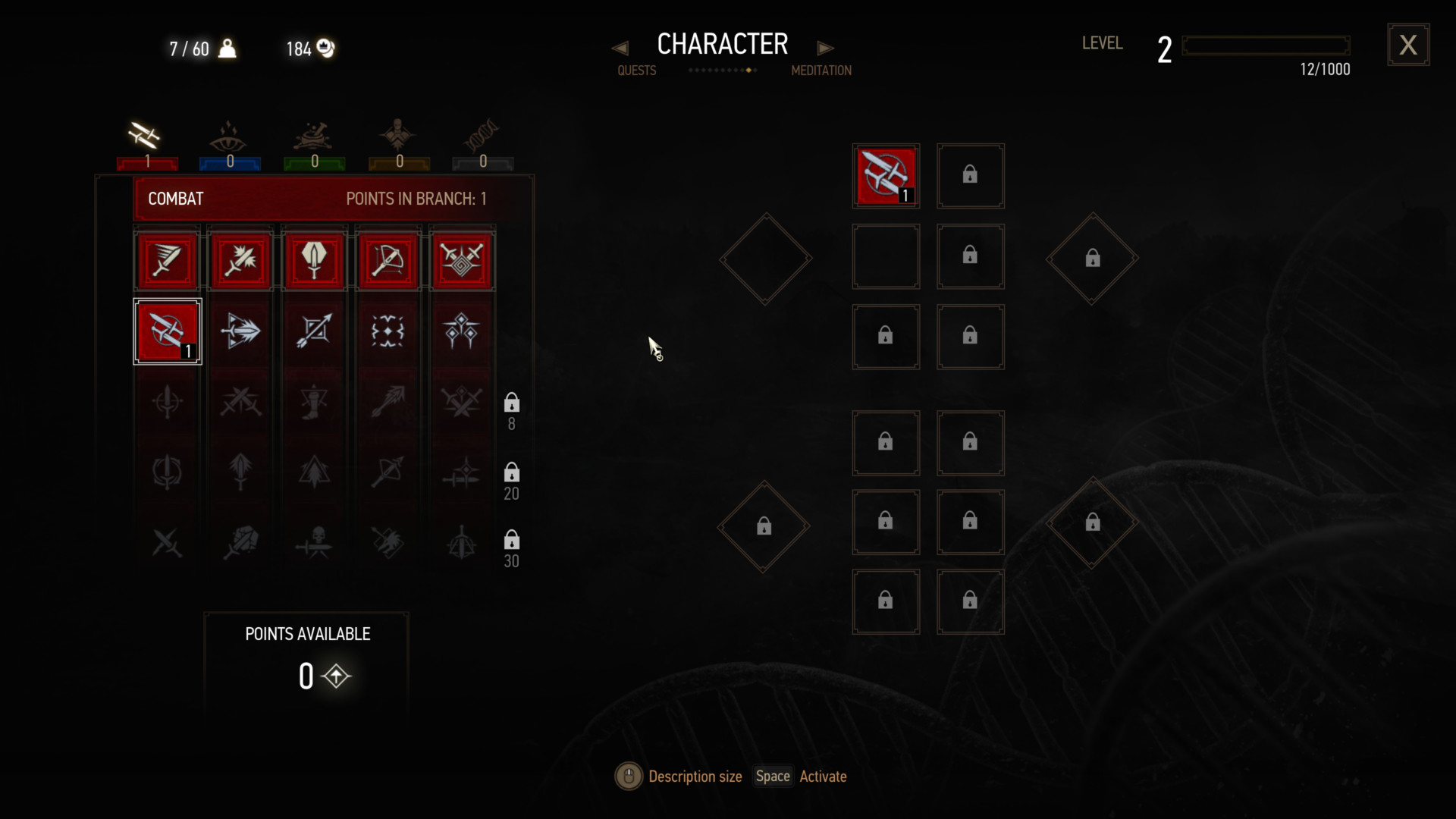Navigate left to the Quests panel
1456x819 pixels.
635,70
